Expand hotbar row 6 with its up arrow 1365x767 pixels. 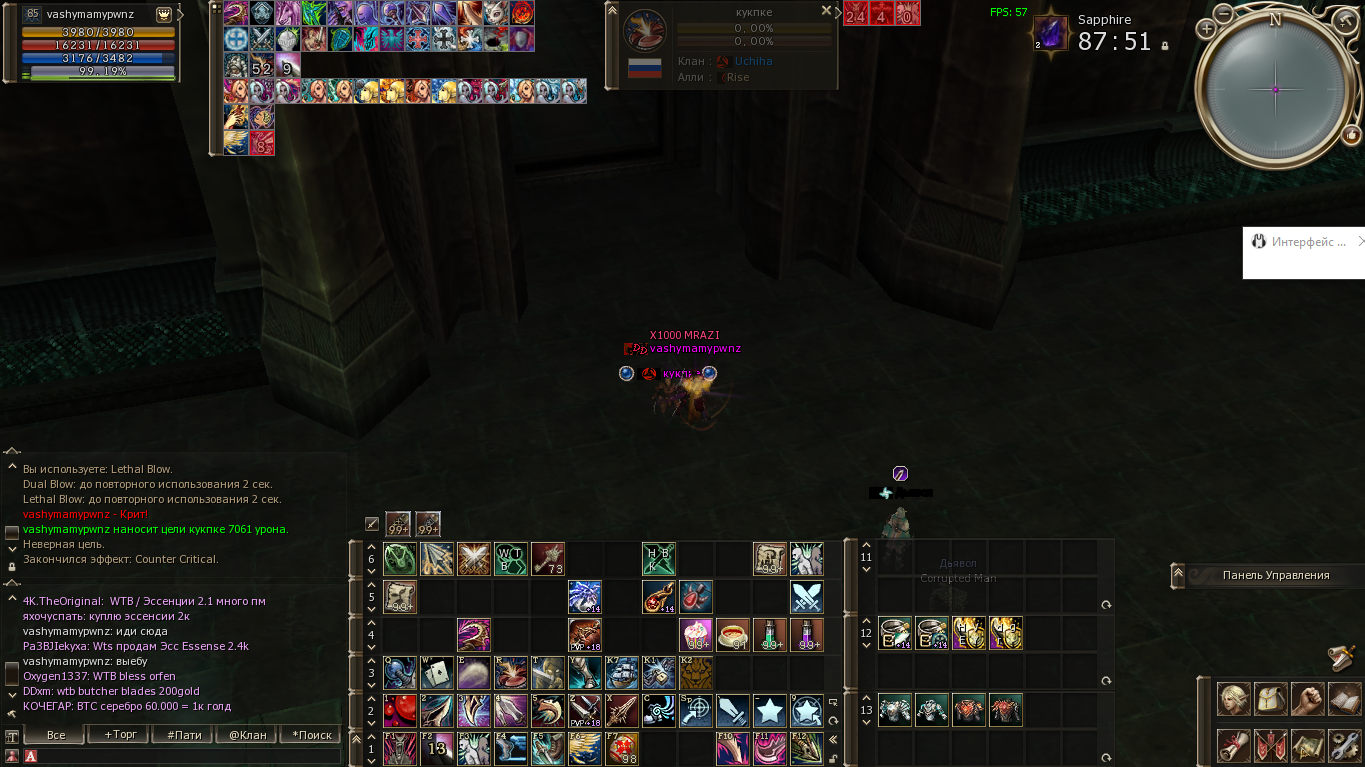click(x=371, y=547)
